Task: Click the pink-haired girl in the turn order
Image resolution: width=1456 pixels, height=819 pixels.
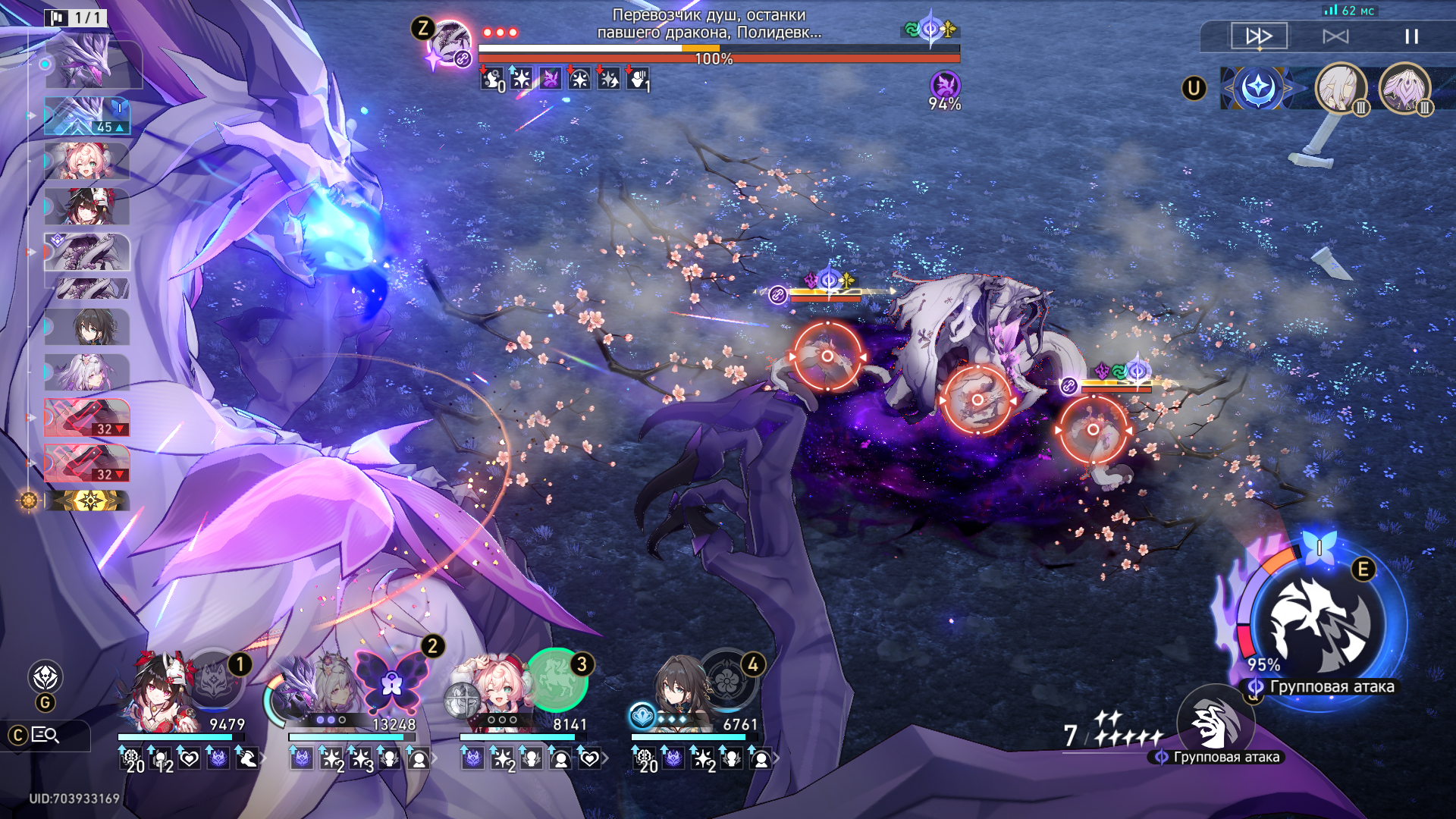Action: click(86, 161)
